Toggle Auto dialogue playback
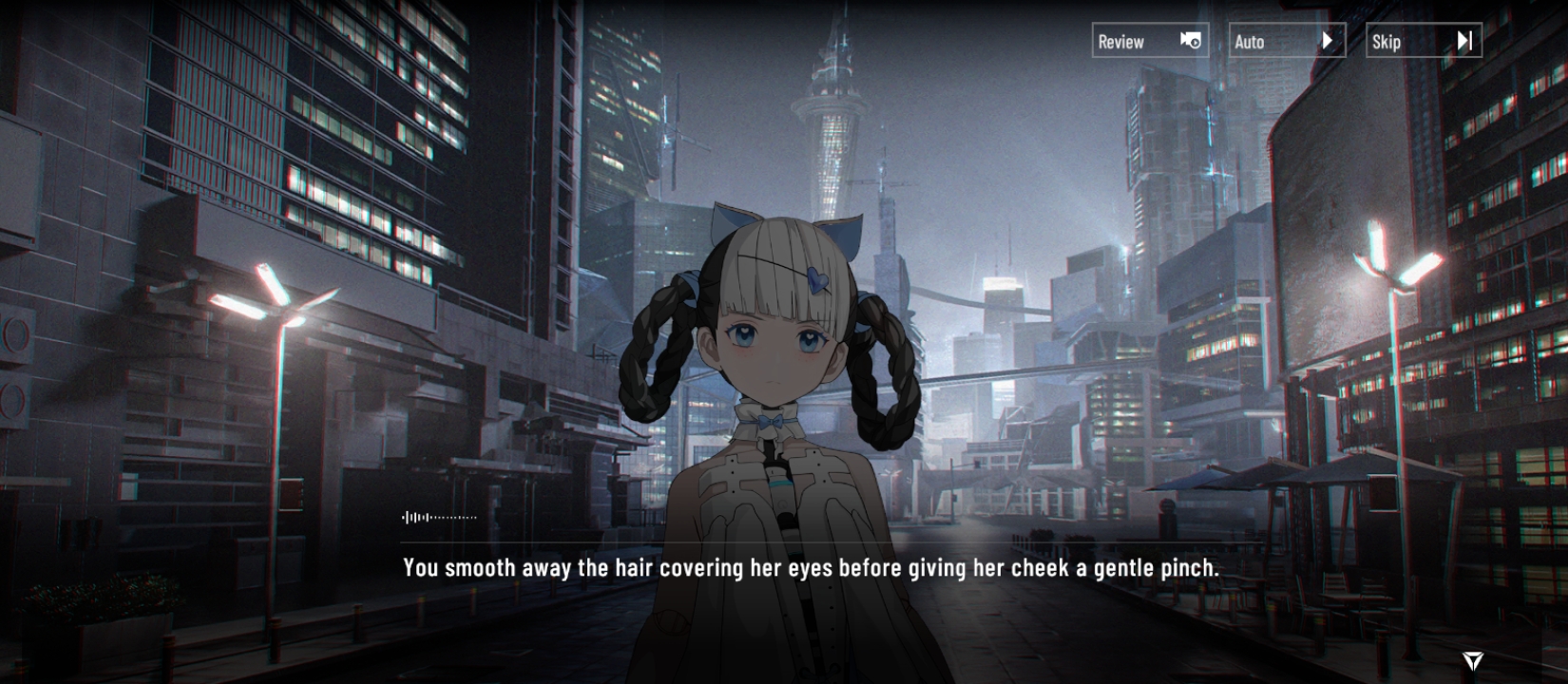 coord(1287,41)
